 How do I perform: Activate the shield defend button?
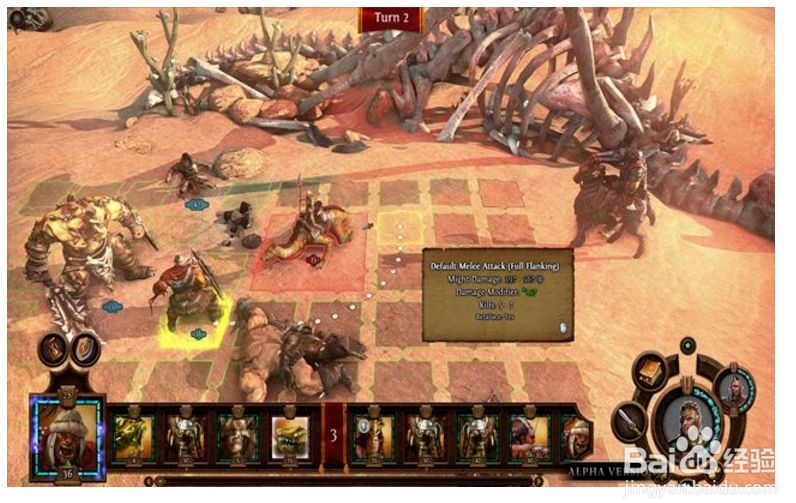tap(86, 348)
